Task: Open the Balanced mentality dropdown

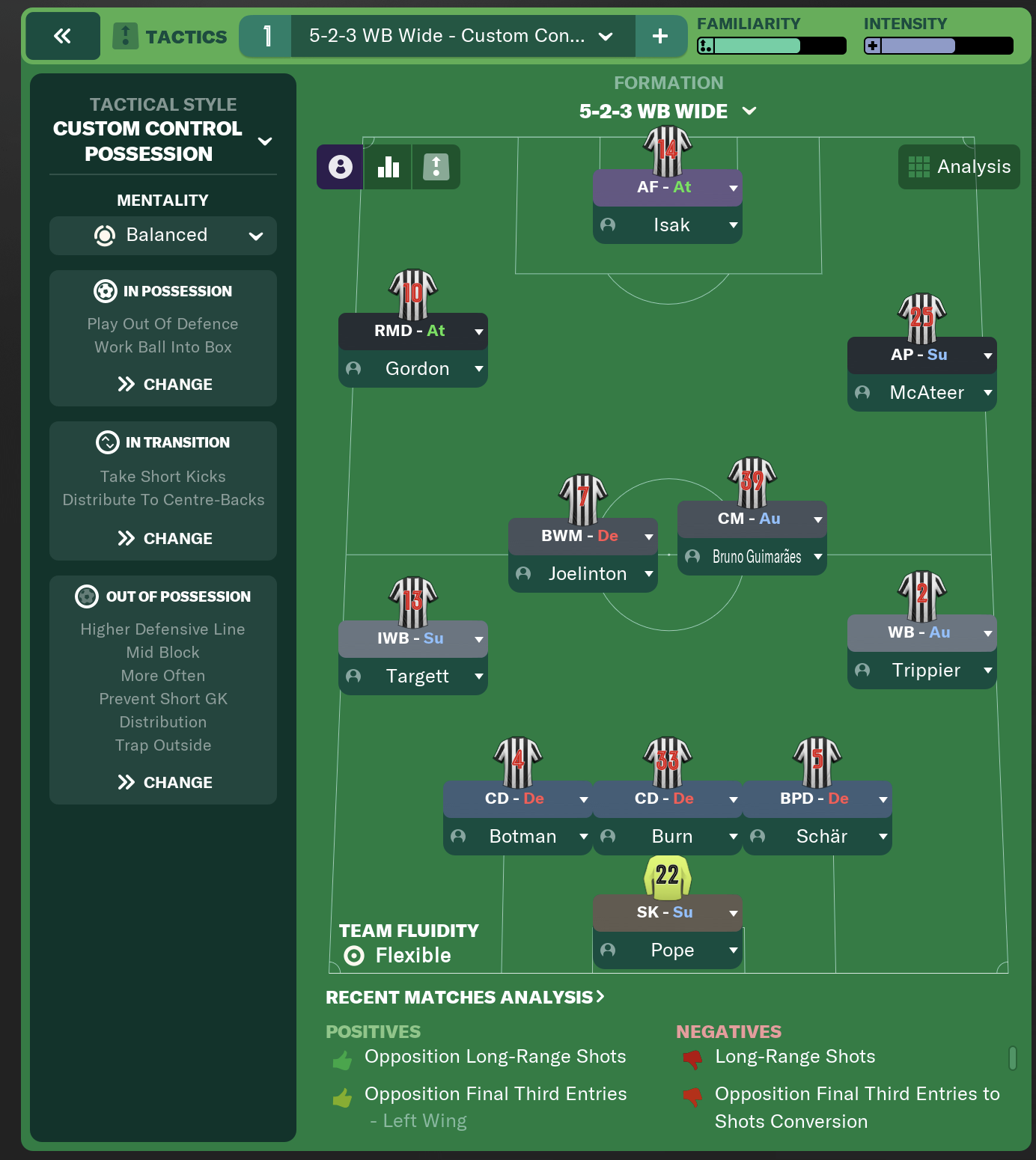Action: [x=163, y=235]
